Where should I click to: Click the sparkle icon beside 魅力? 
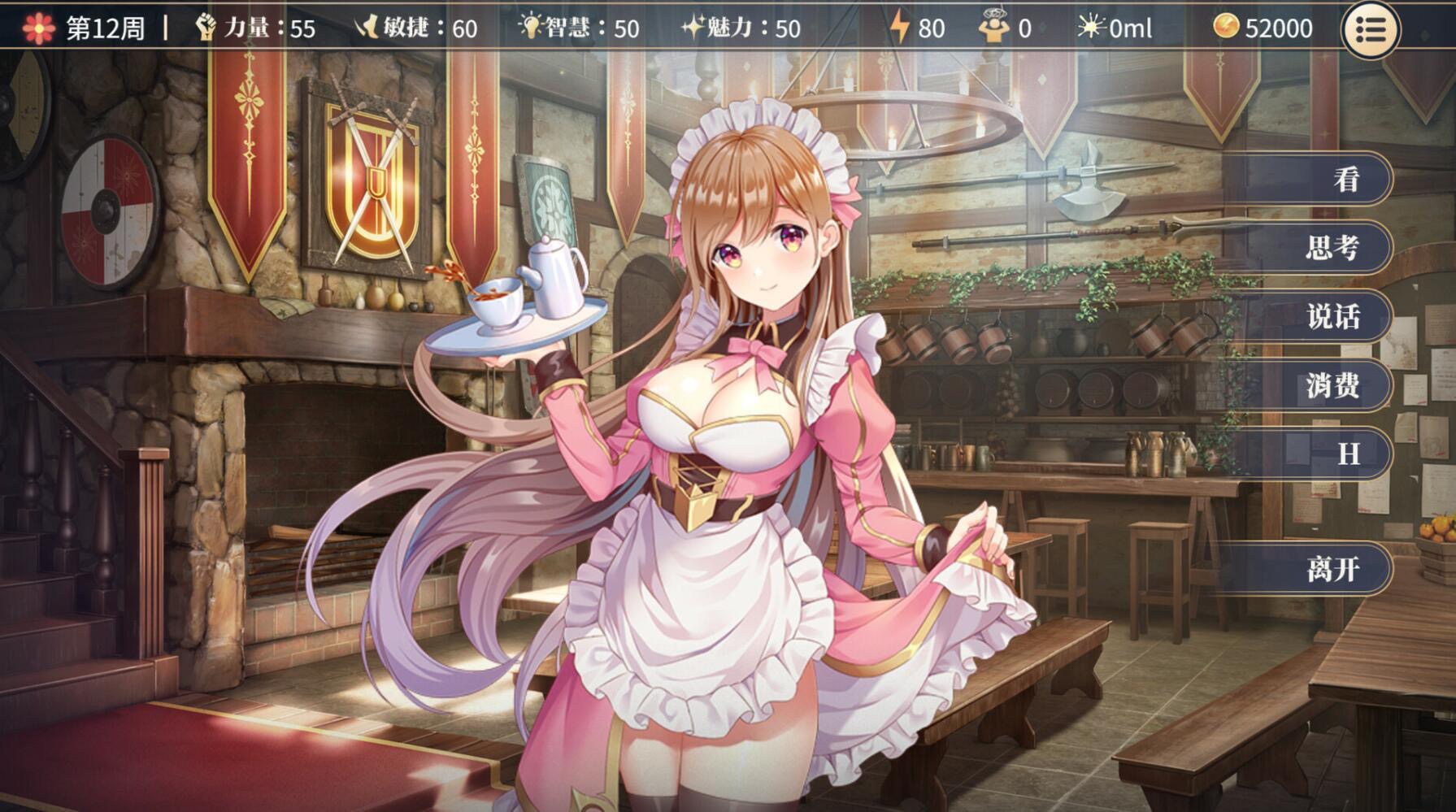click(695, 24)
